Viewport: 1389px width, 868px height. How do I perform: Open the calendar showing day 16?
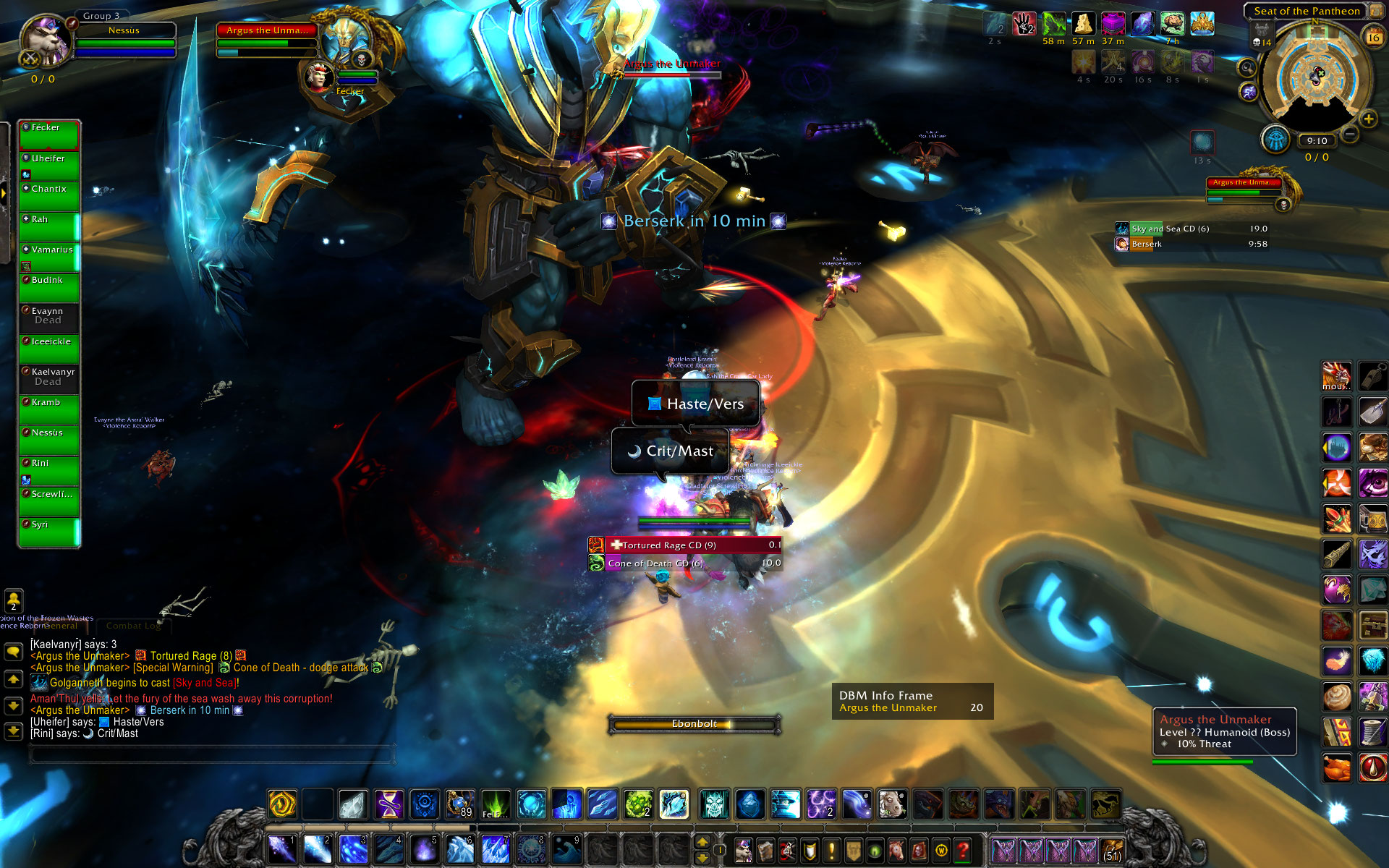coord(1372,37)
